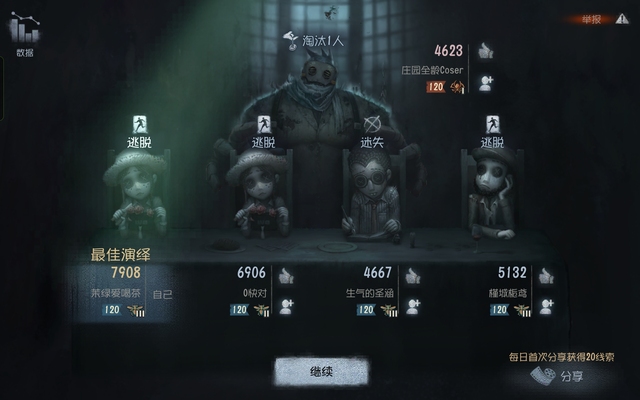
Task: Add 生气的圣涵 as a friend
Action: click(x=411, y=307)
